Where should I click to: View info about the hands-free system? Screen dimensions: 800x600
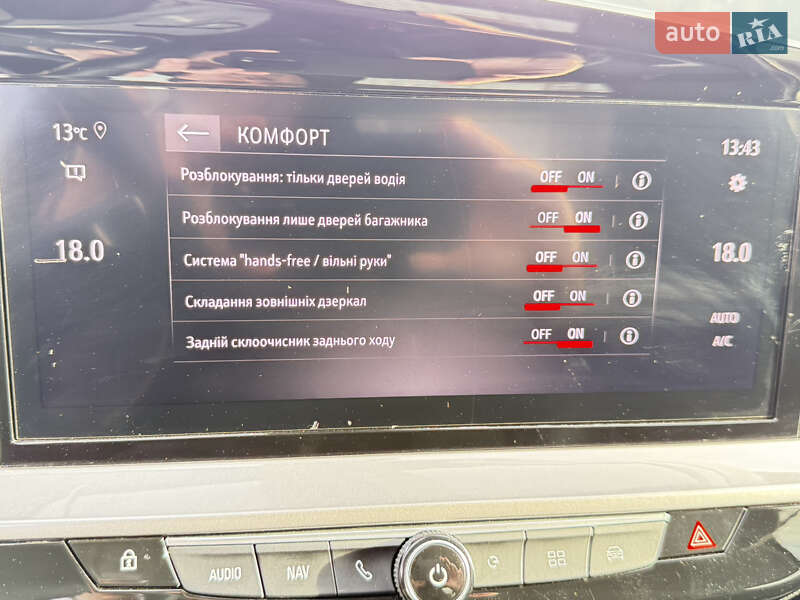[x=634, y=259]
